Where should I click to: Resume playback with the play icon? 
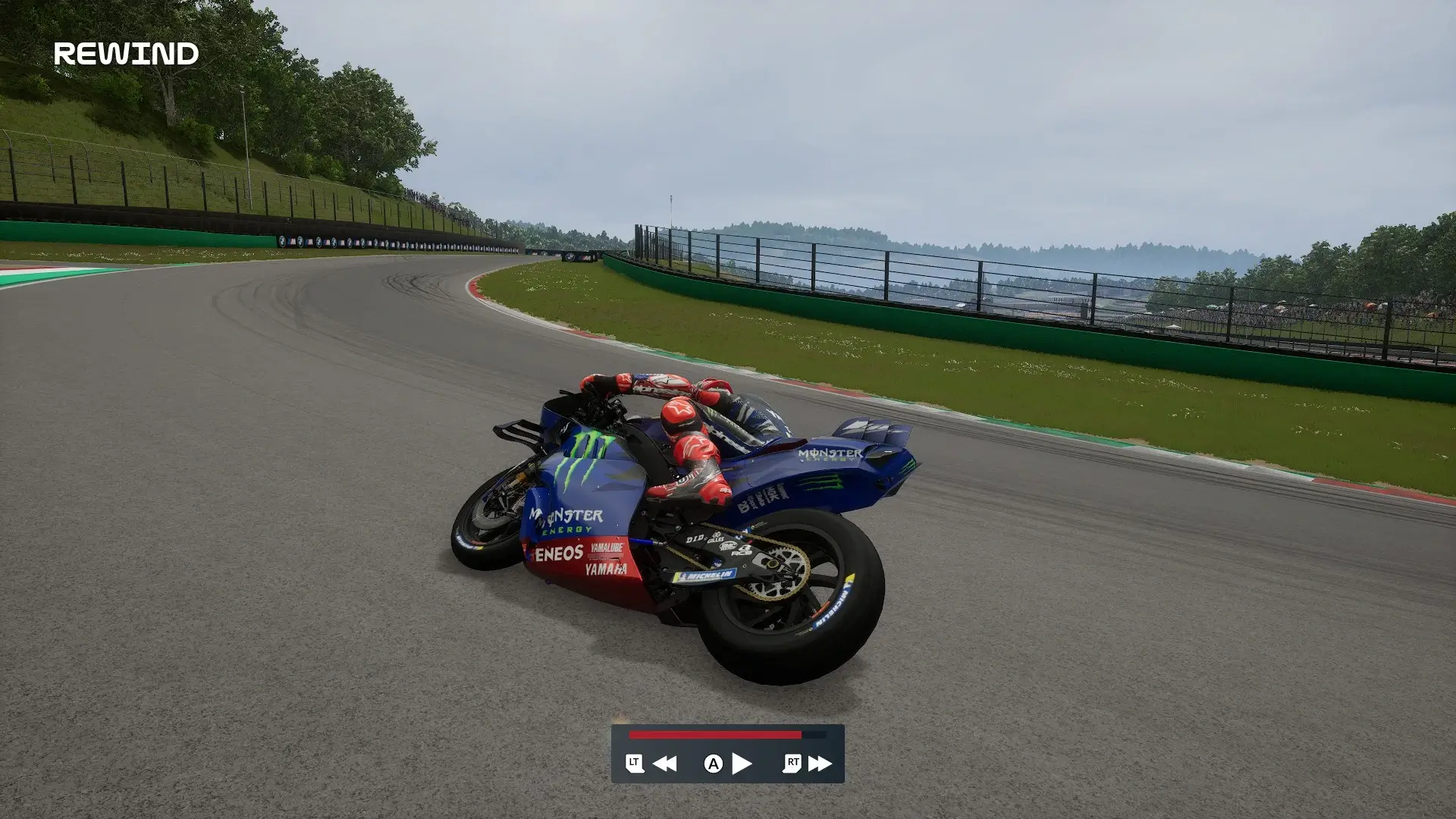(742, 764)
